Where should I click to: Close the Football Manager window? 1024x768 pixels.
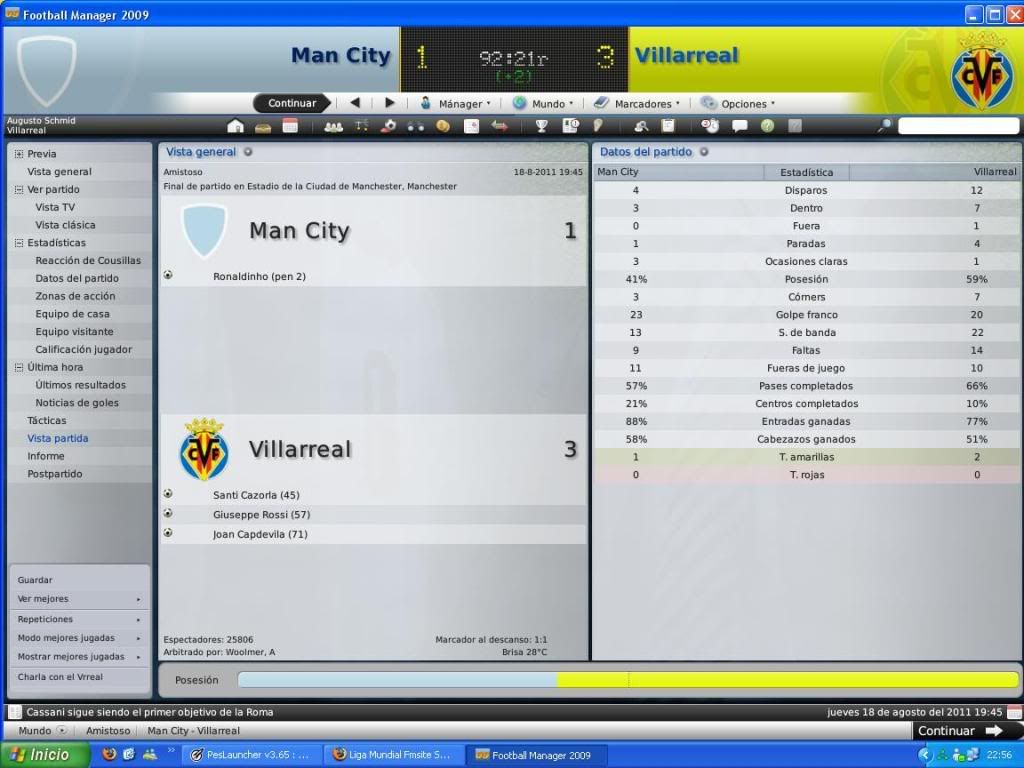1012,14
